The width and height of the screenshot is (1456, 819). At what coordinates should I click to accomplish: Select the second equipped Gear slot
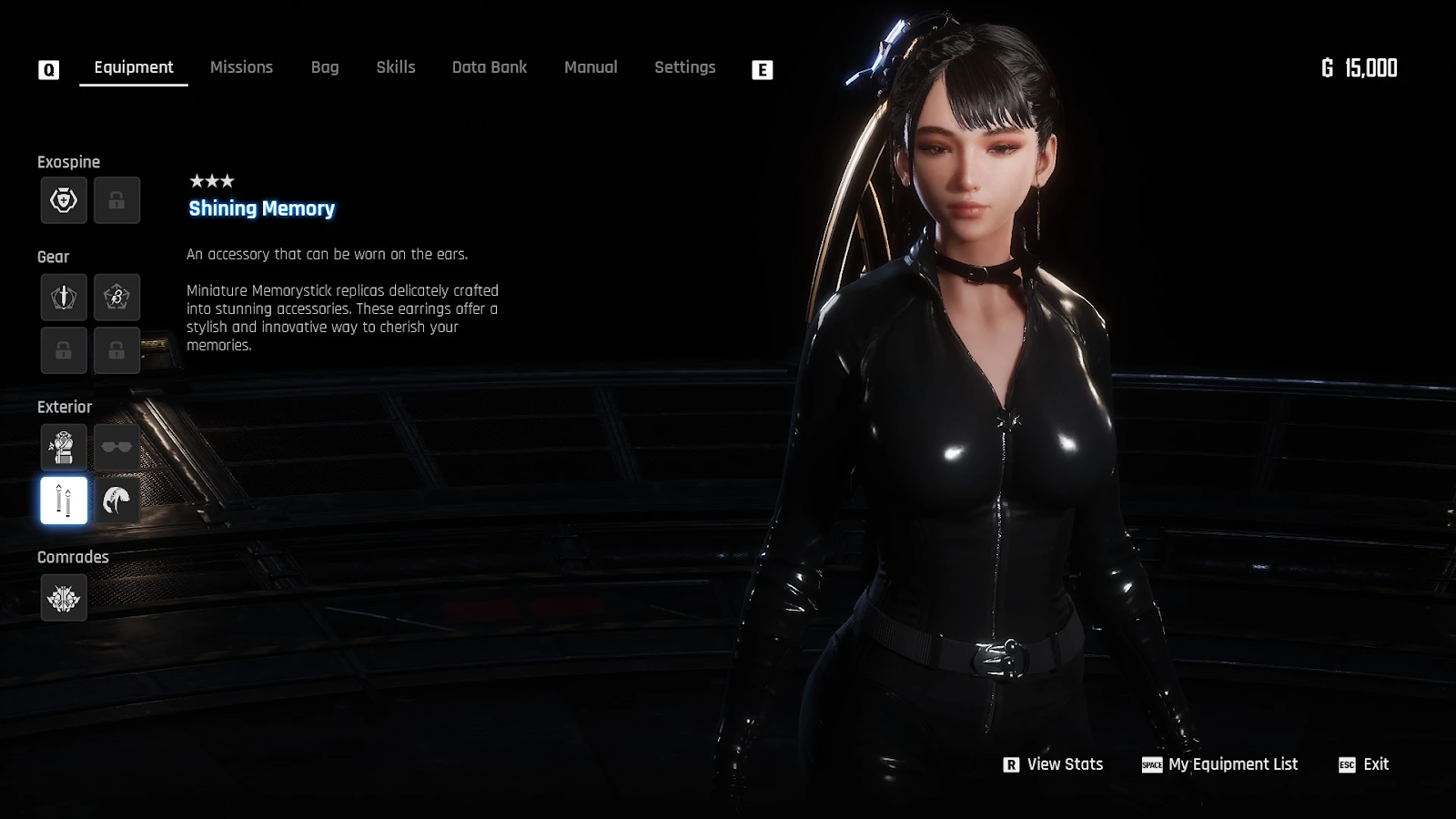116,298
